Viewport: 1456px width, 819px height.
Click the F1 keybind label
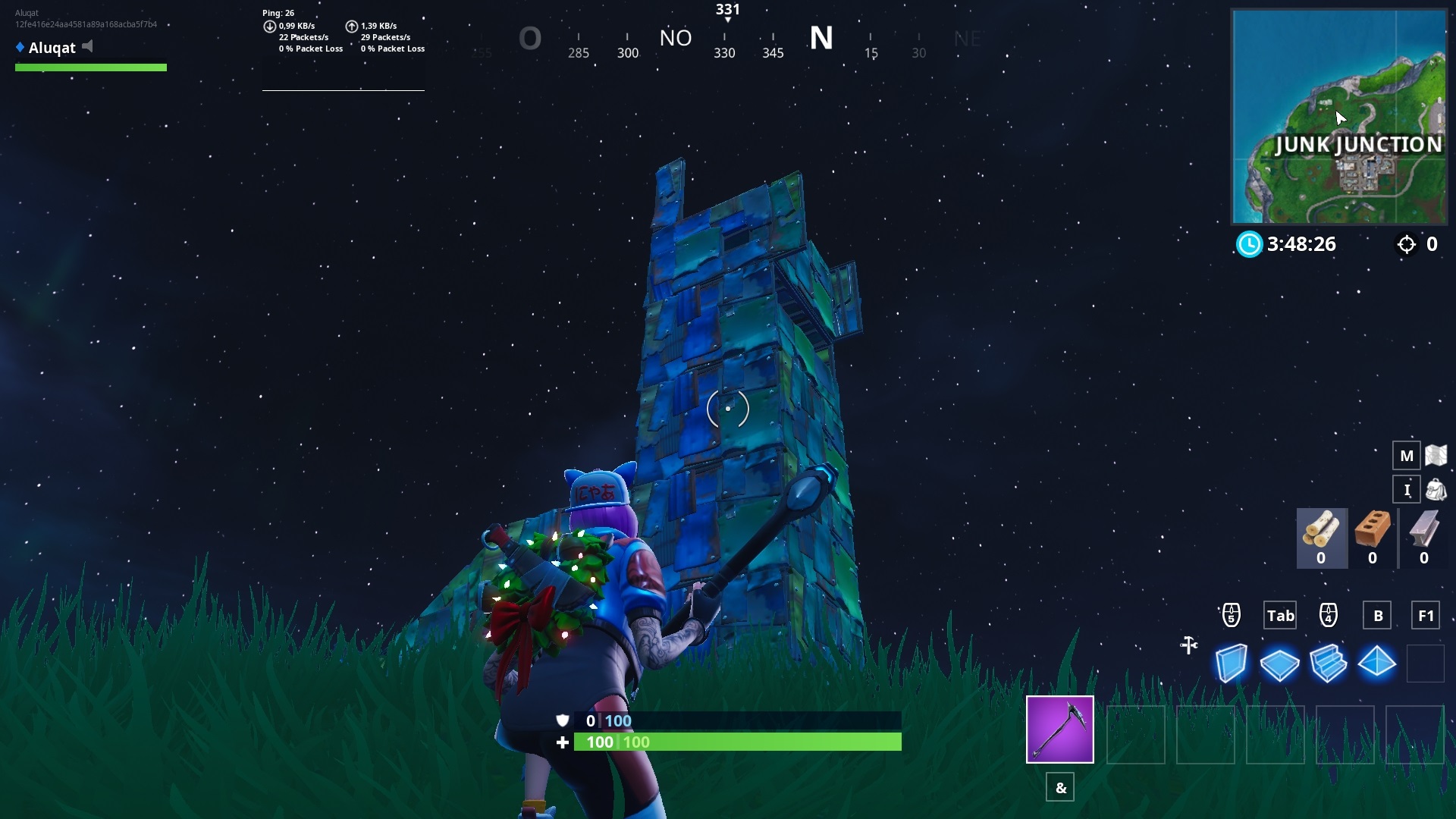point(1426,615)
